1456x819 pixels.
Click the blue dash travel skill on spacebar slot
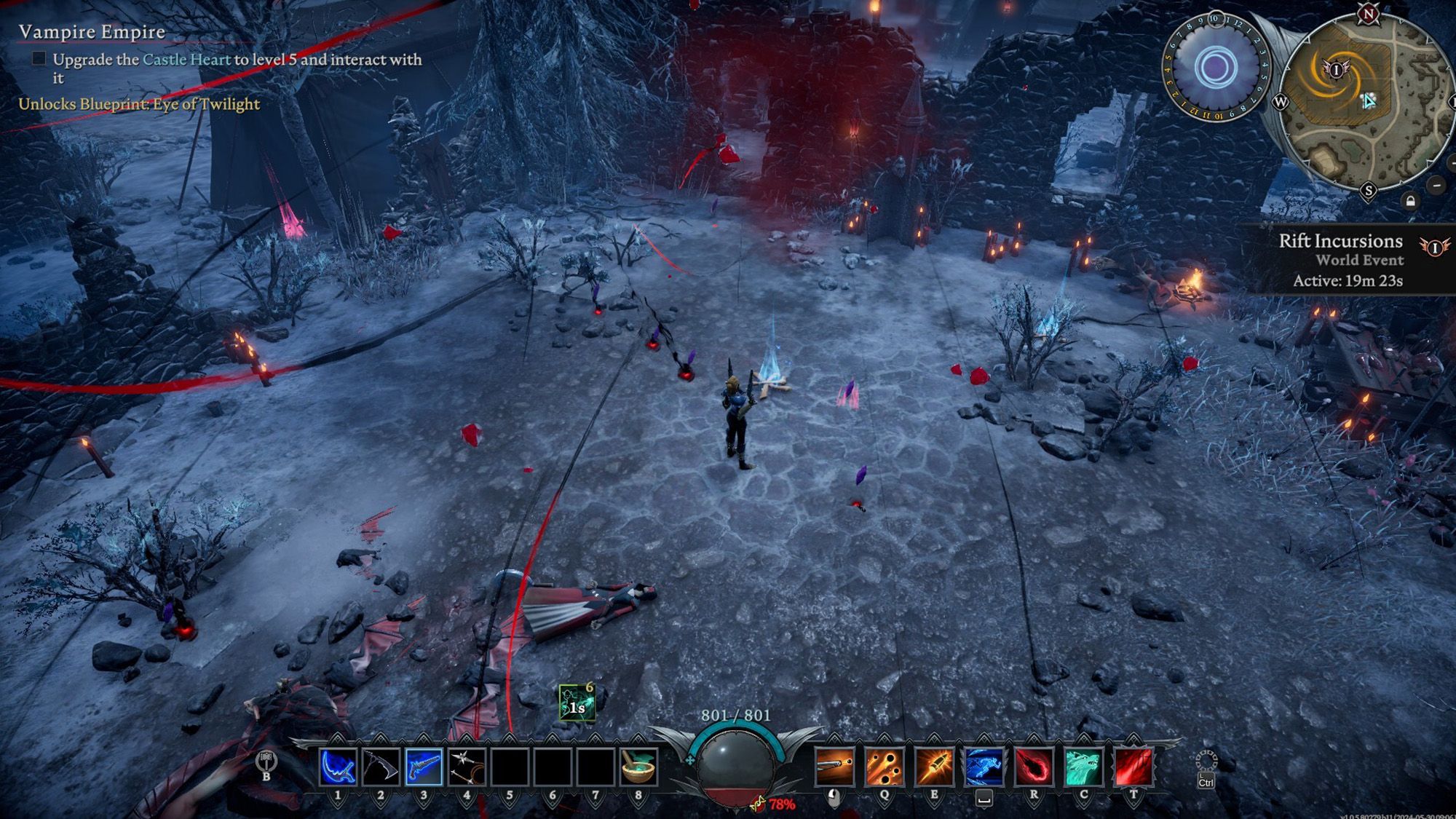click(984, 767)
